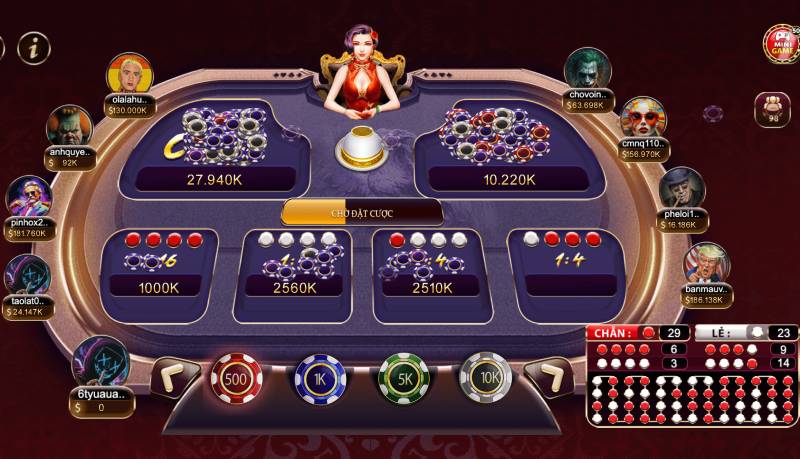Open player chovoin's profile avatar
The width and height of the screenshot is (800, 459).
pyautogui.click(x=587, y=71)
